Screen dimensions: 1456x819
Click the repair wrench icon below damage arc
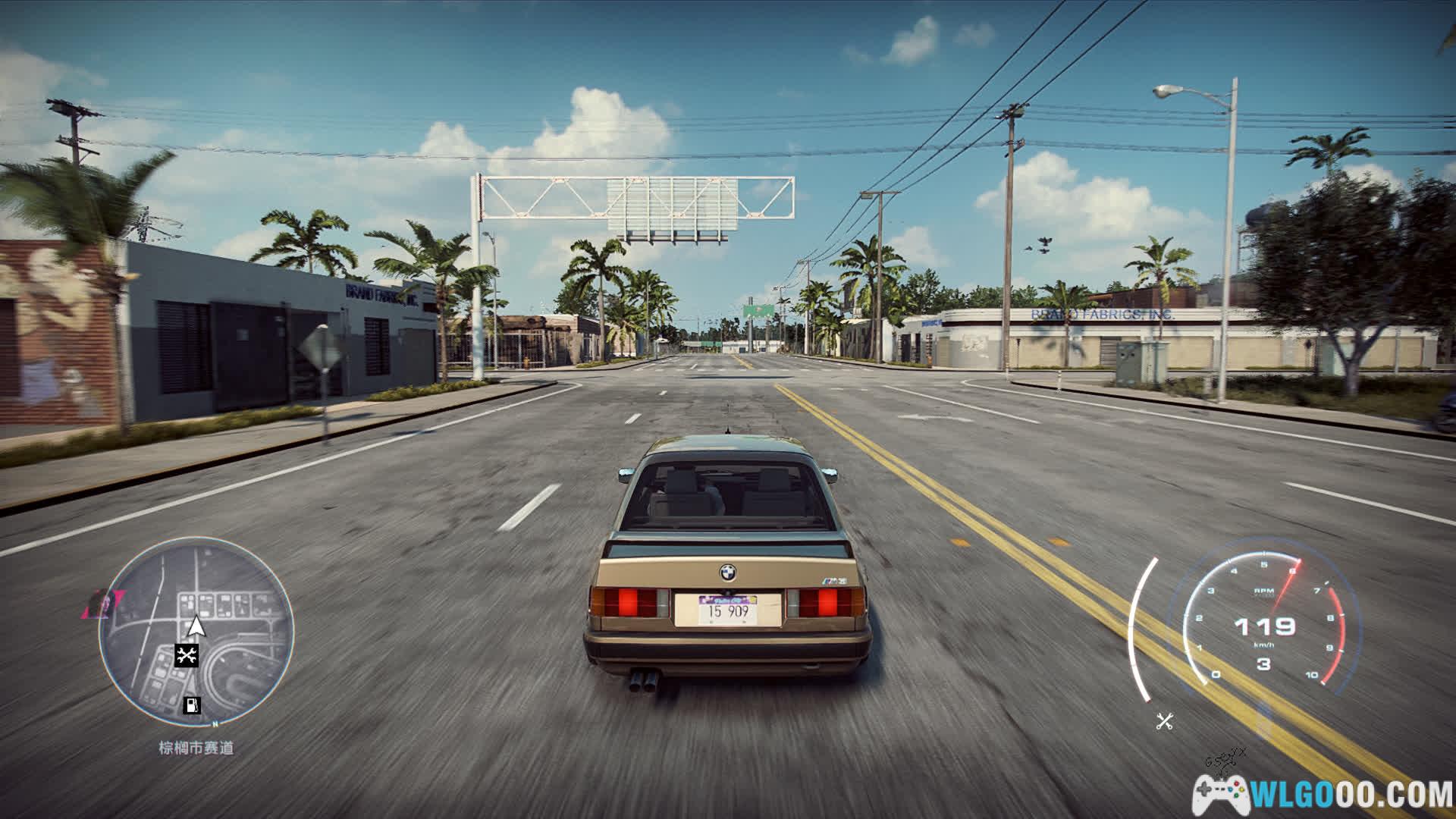pos(1165,721)
